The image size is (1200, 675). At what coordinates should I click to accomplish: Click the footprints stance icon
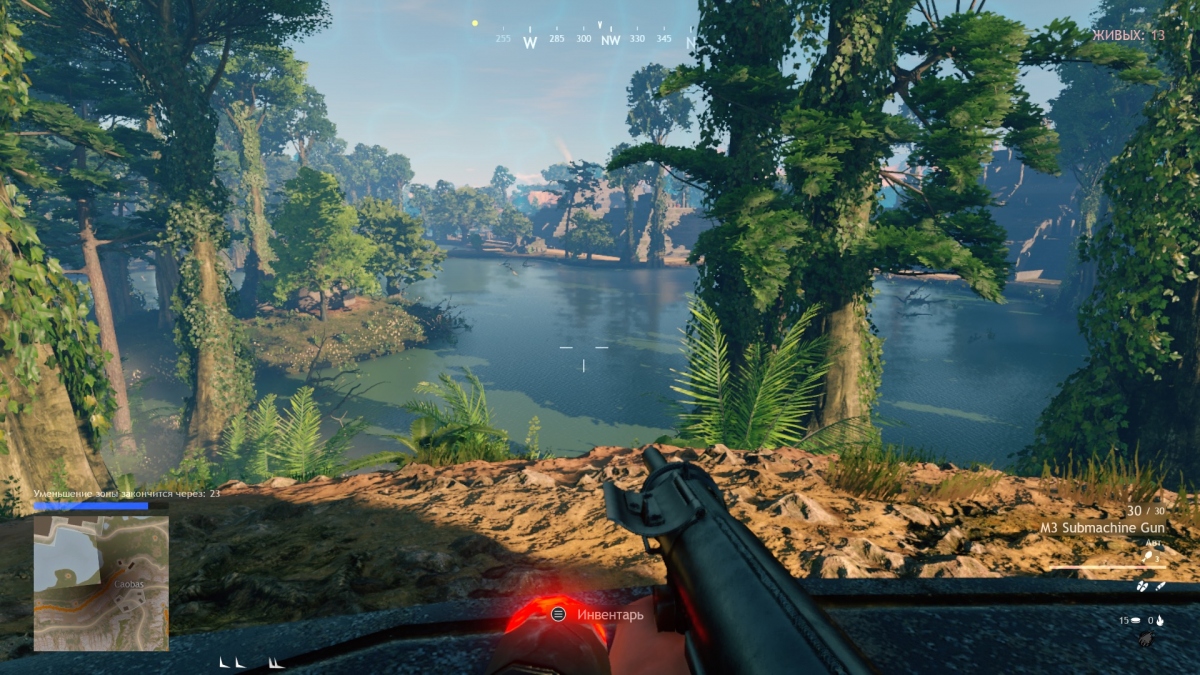(x=1142, y=586)
